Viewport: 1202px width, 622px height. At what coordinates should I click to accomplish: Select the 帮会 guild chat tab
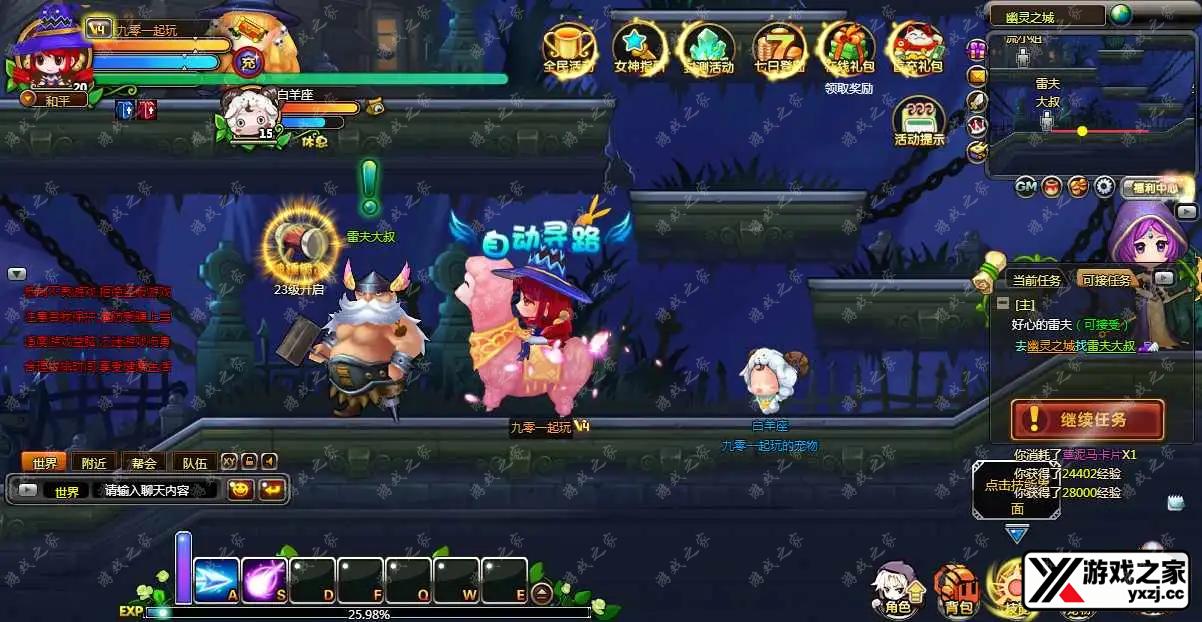[144, 463]
